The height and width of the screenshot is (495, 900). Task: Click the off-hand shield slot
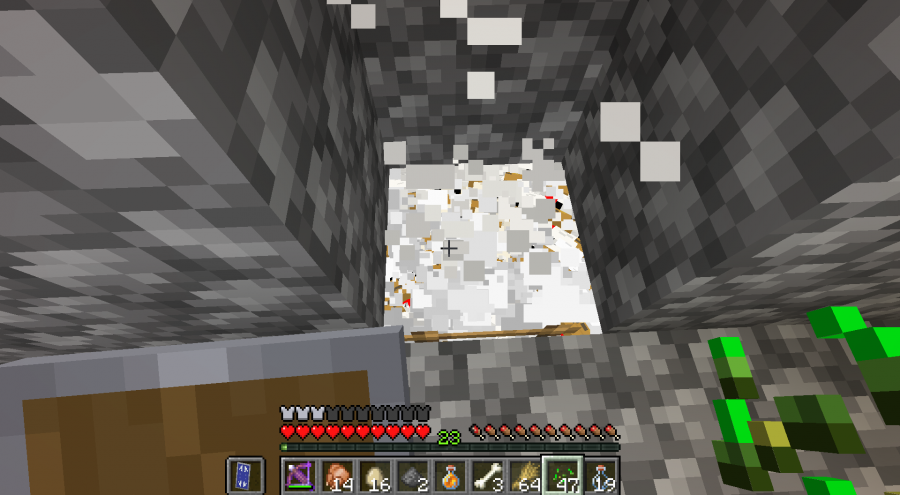[245, 474]
